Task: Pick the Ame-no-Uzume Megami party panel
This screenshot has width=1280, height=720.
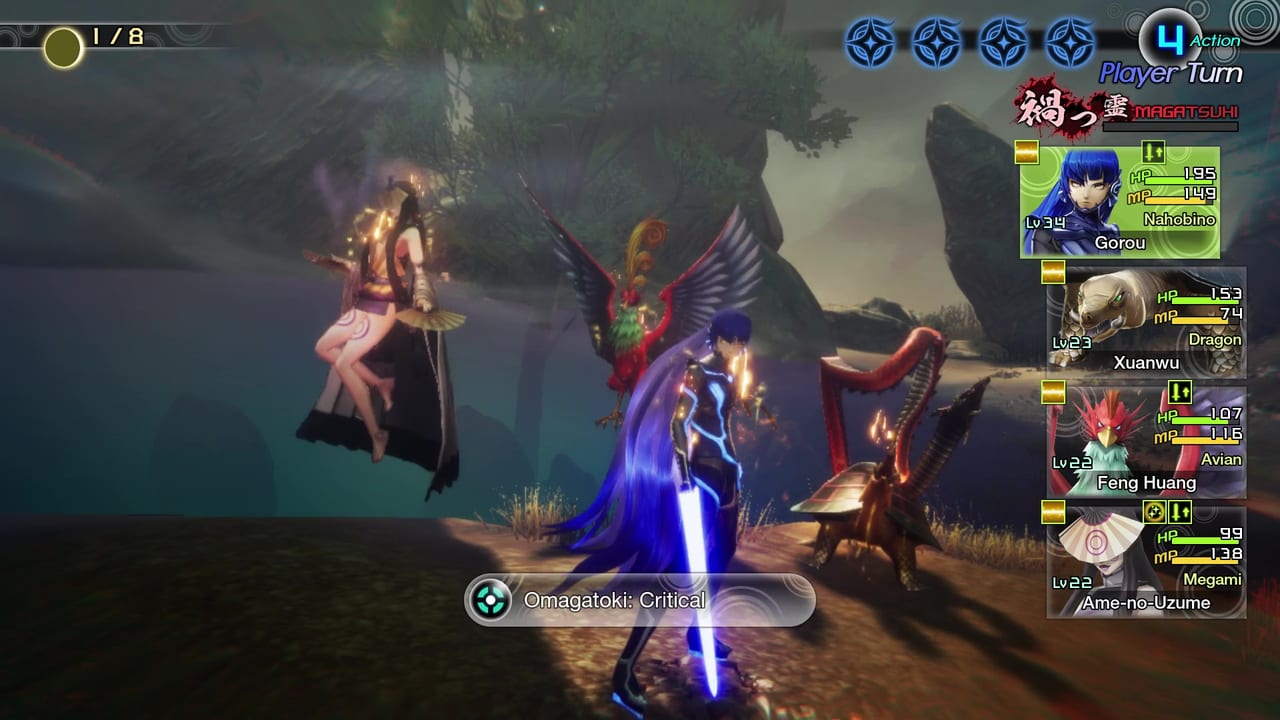Action: click(x=1146, y=562)
